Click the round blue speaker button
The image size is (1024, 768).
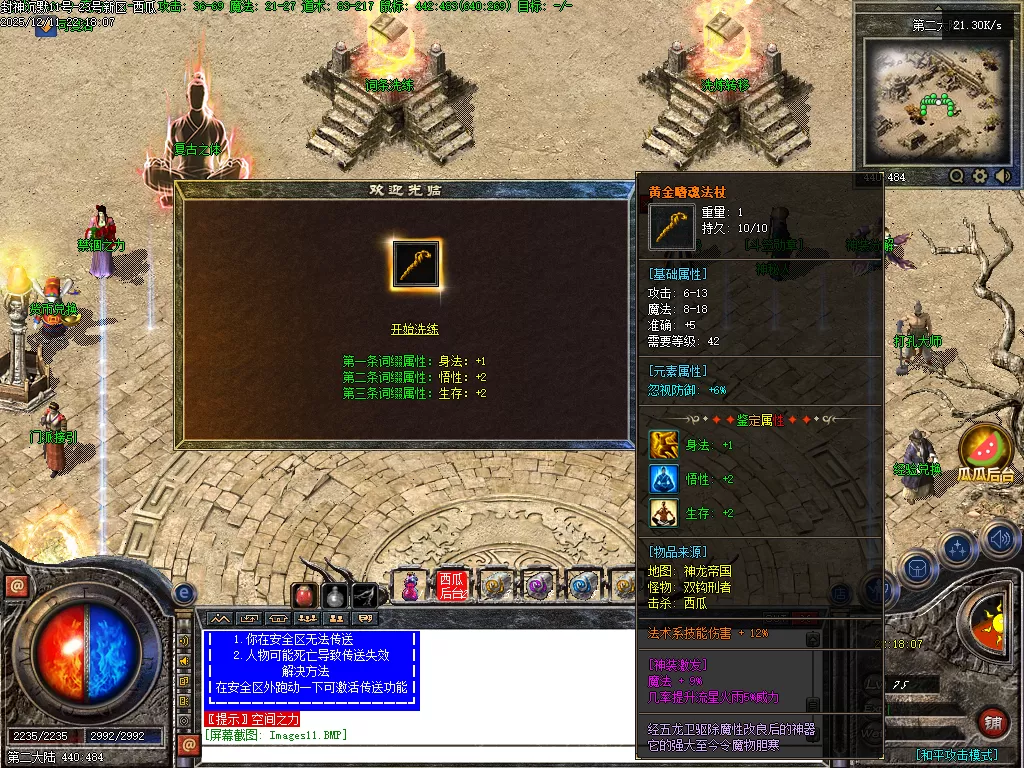(x=1000, y=540)
